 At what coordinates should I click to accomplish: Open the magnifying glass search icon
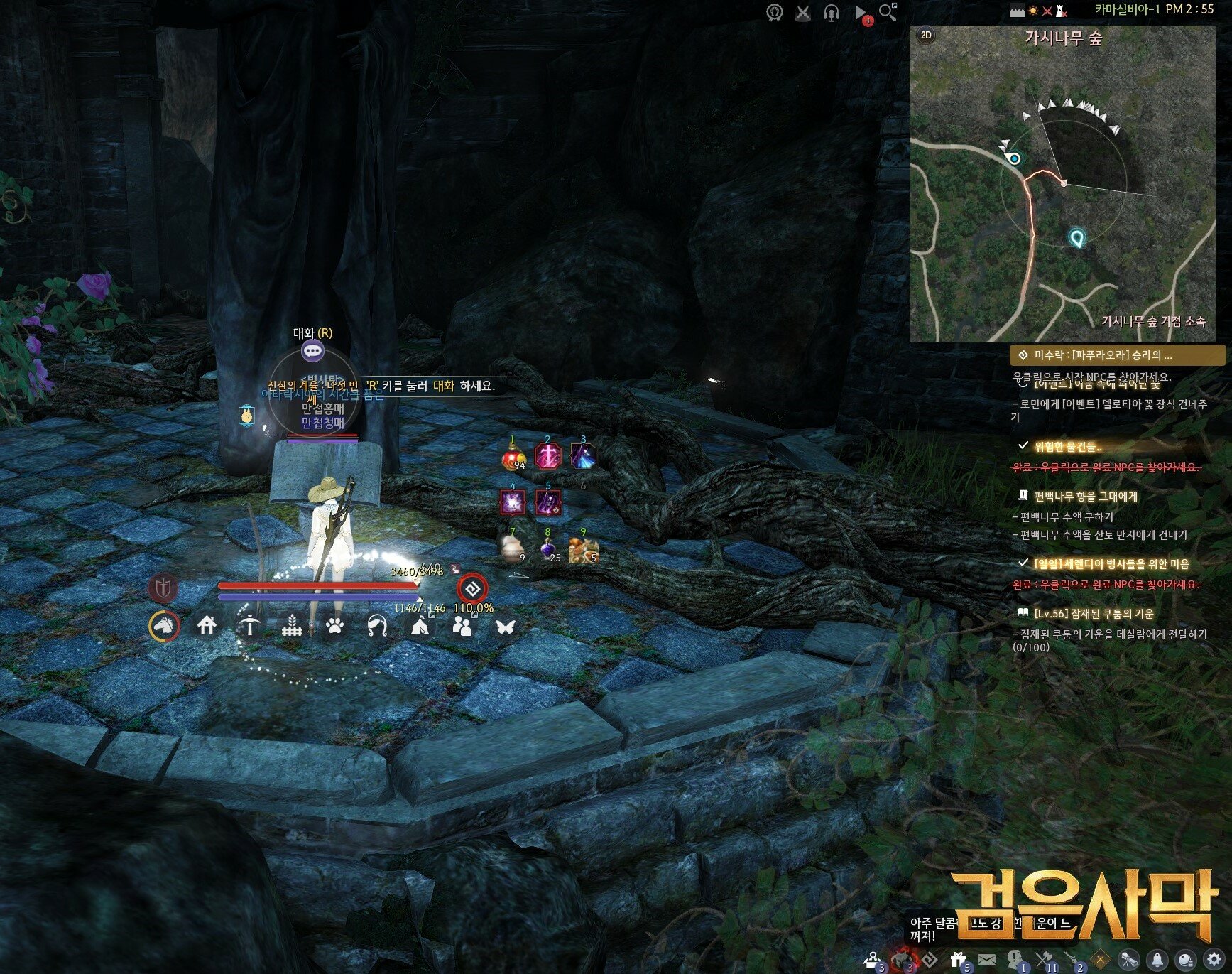(x=888, y=12)
